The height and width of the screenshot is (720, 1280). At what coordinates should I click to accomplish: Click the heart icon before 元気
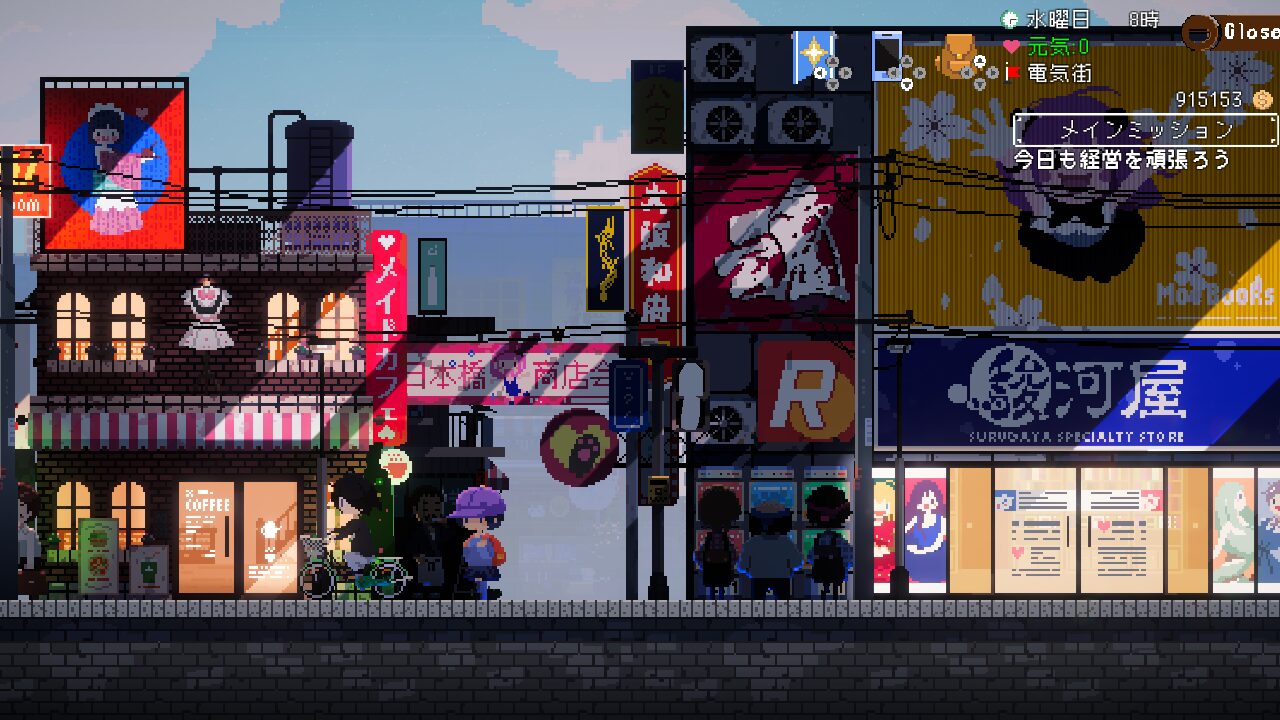click(1012, 46)
